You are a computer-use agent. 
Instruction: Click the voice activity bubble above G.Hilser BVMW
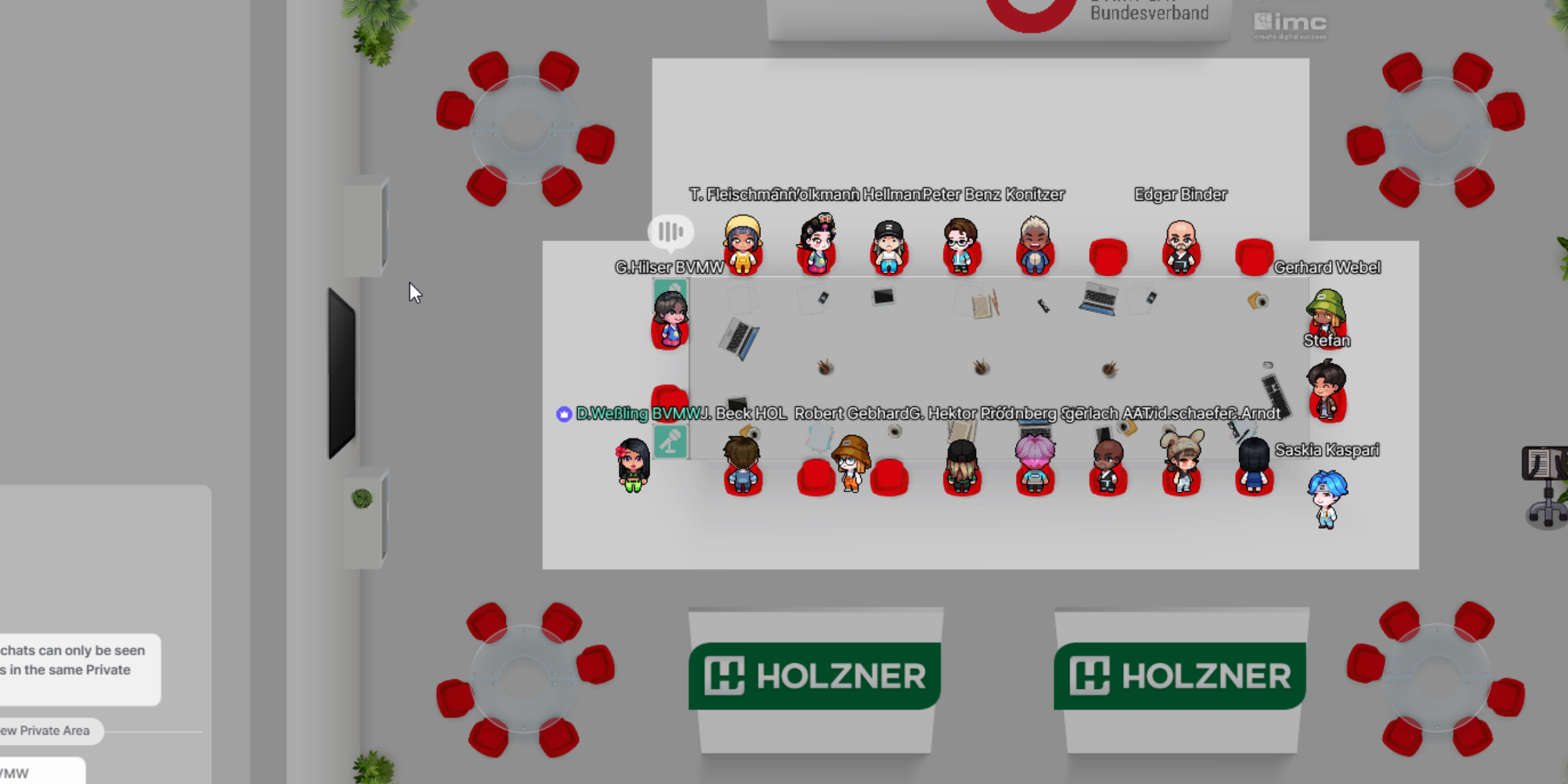click(x=671, y=232)
